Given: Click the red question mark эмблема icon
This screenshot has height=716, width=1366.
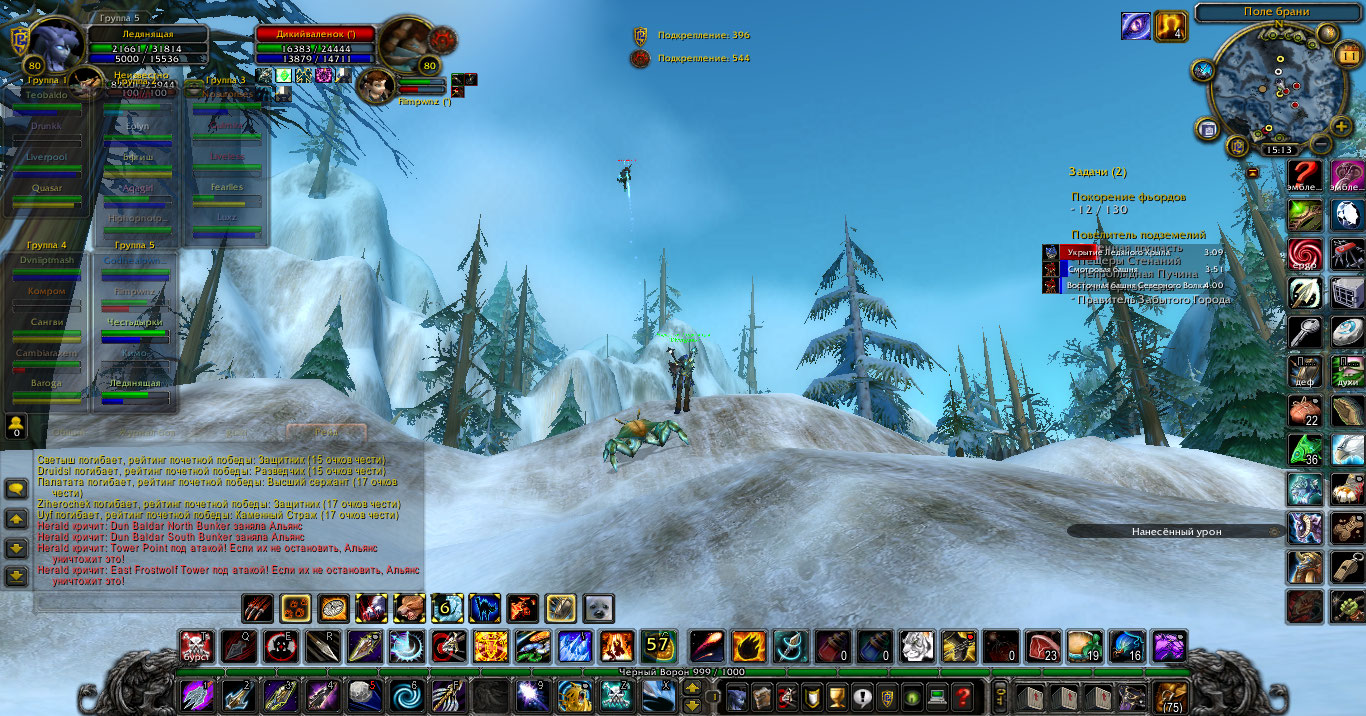Looking at the screenshot, I should click(1304, 174).
